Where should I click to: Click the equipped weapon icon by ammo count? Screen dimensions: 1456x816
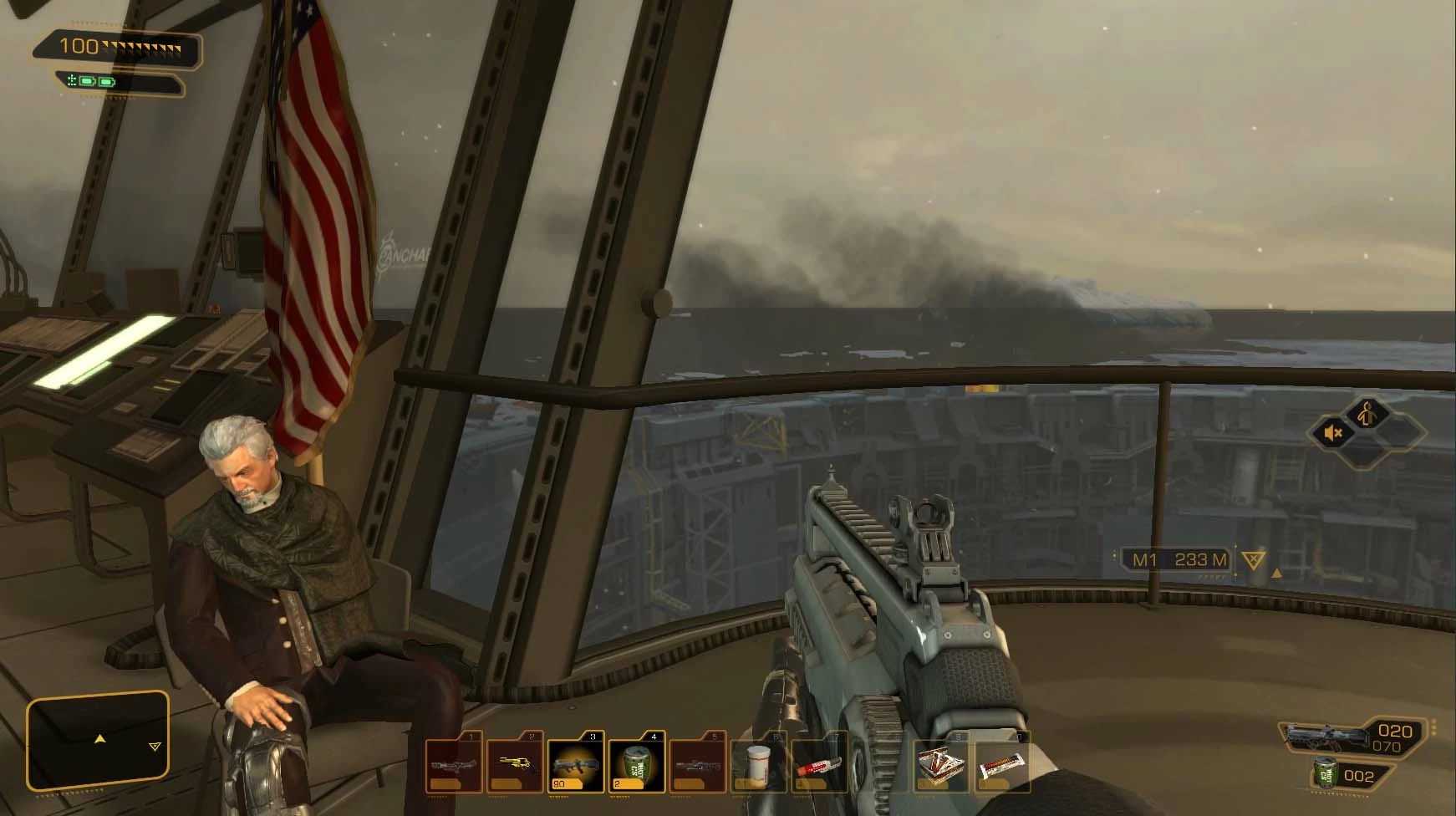tap(1321, 737)
